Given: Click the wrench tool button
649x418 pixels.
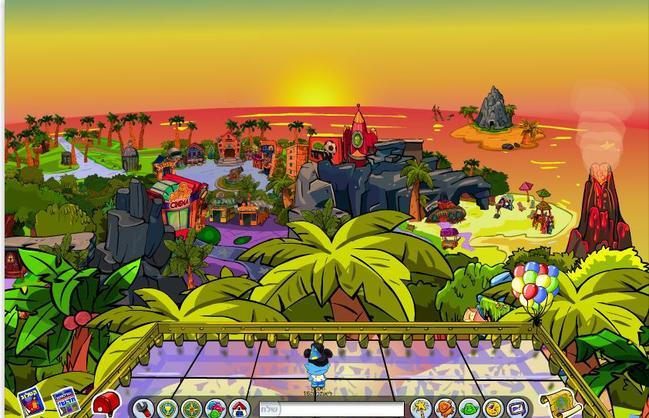Looking at the screenshot, I should pyautogui.click(x=143, y=408).
